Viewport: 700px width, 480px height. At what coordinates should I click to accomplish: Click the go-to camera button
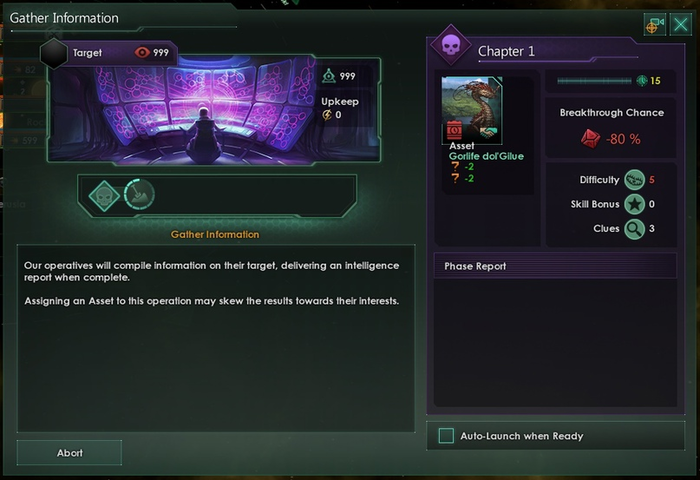click(655, 26)
